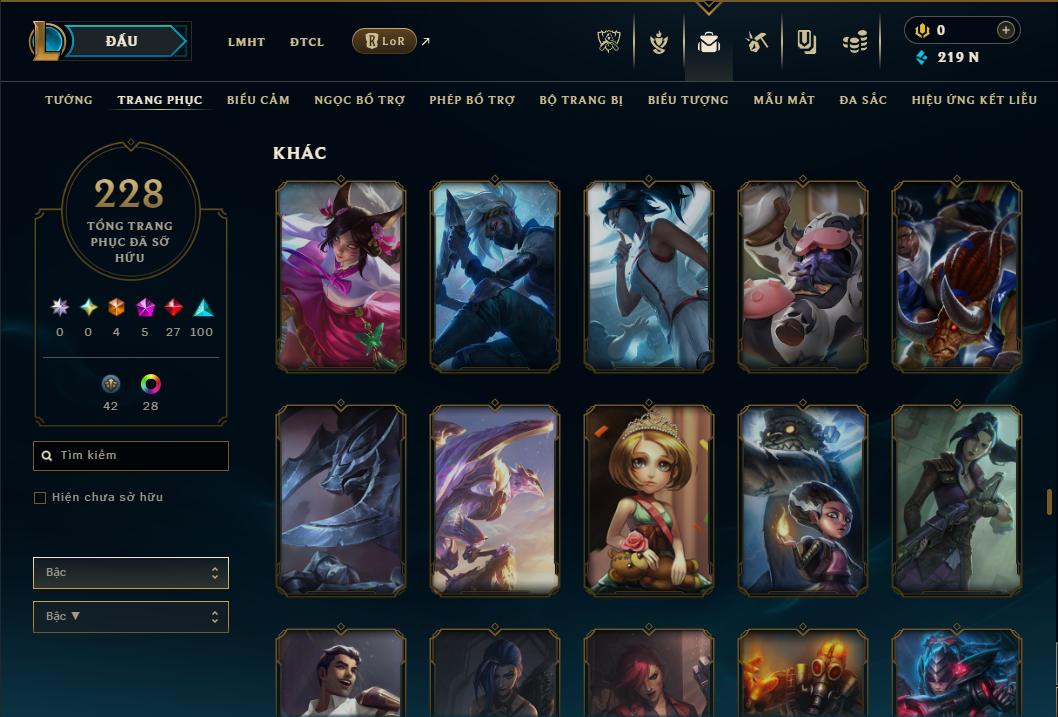
Task: Open the BIỂU TƯỢNG tab
Action: [x=688, y=100]
